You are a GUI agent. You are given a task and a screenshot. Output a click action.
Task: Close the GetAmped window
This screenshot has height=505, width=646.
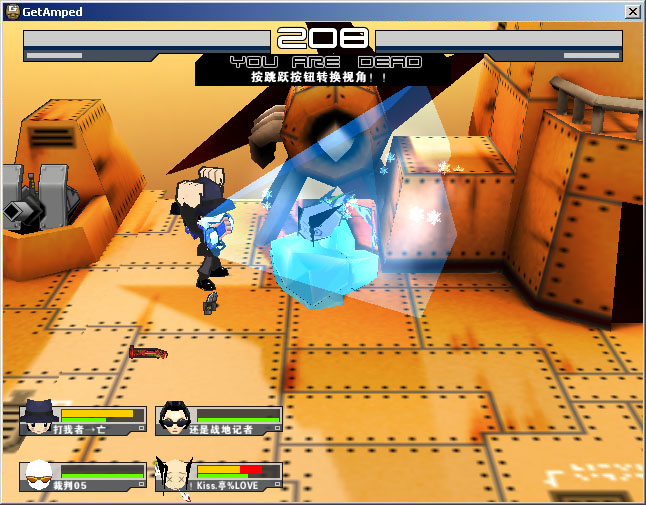pyautogui.click(x=632, y=11)
